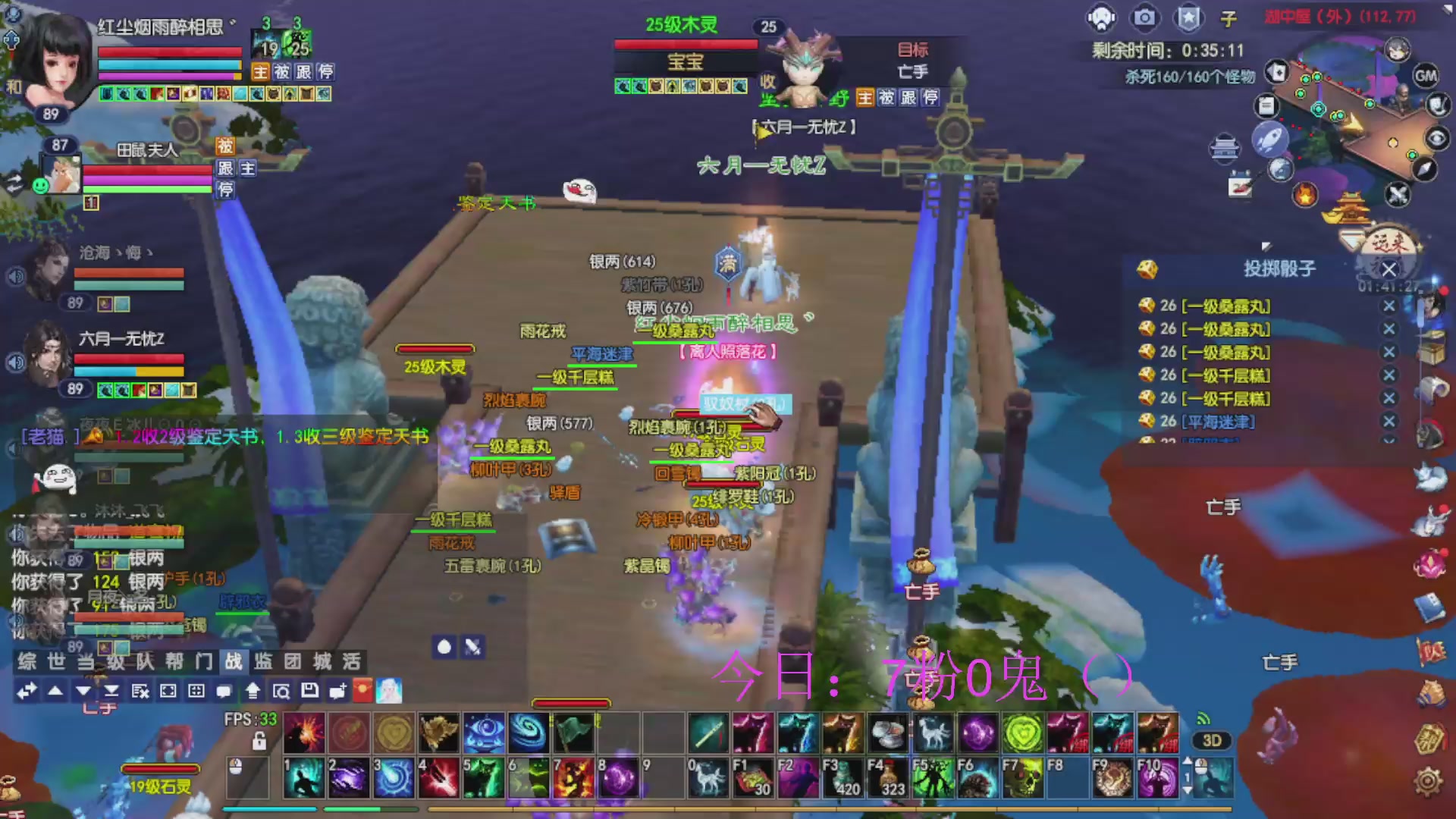Close the dice roll panel
This screenshot has height=819, width=1456.
[1389, 269]
